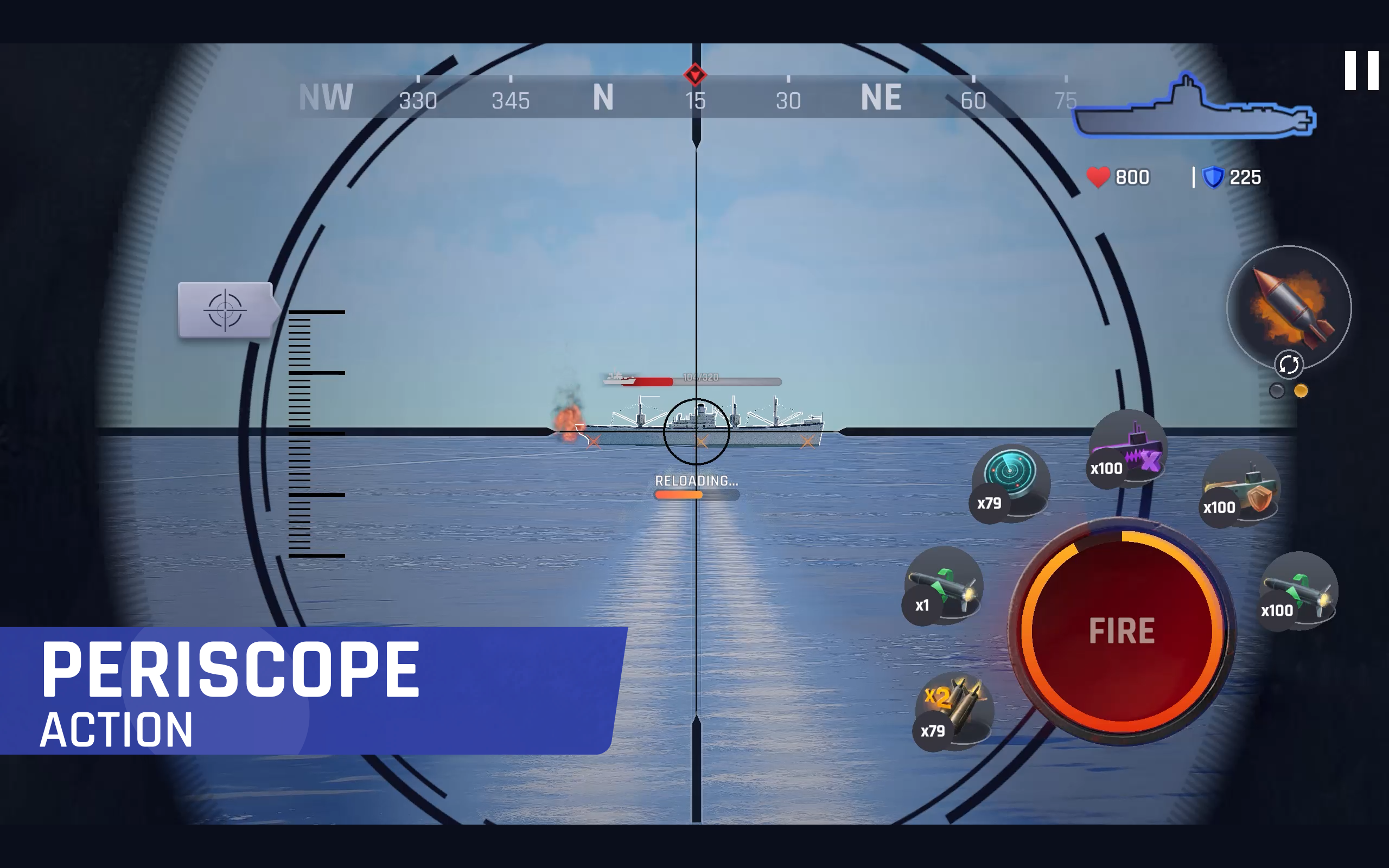The image size is (1389, 868).
Task: Select the single green-finned torpedo x1
Action: (x=945, y=585)
